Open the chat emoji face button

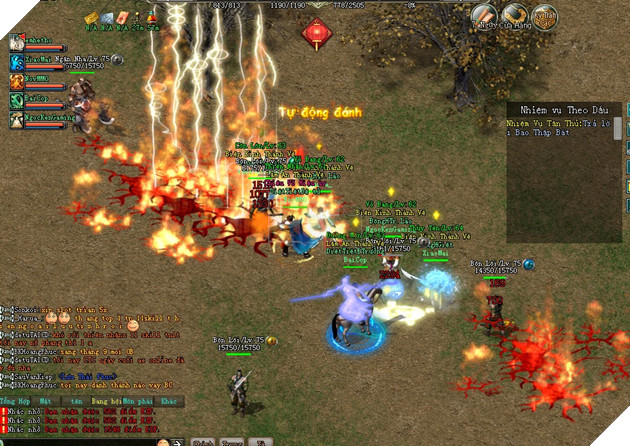click(164, 441)
